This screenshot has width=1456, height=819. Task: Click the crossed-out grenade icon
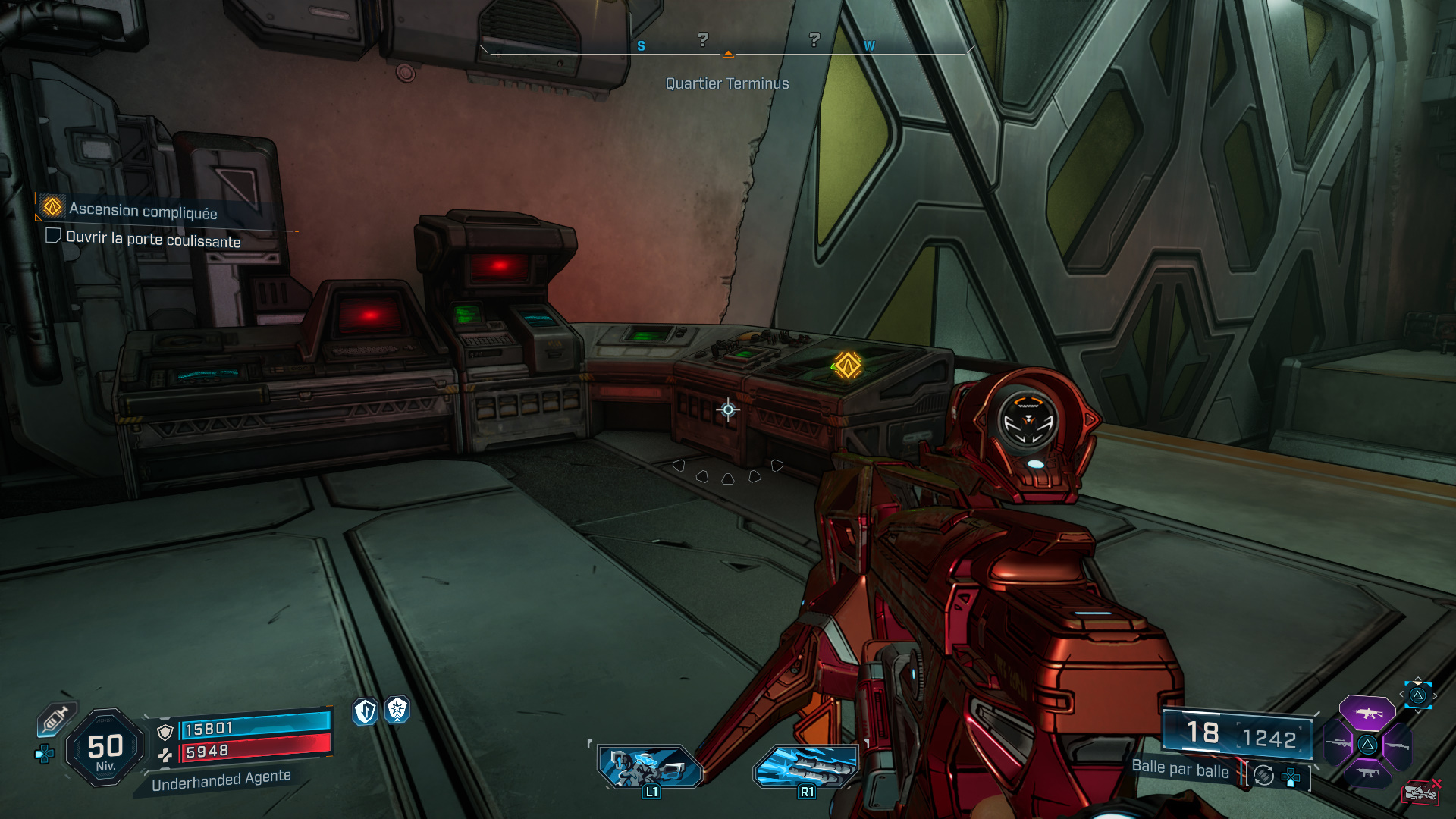pyautogui.click(x=1420, y=793)
